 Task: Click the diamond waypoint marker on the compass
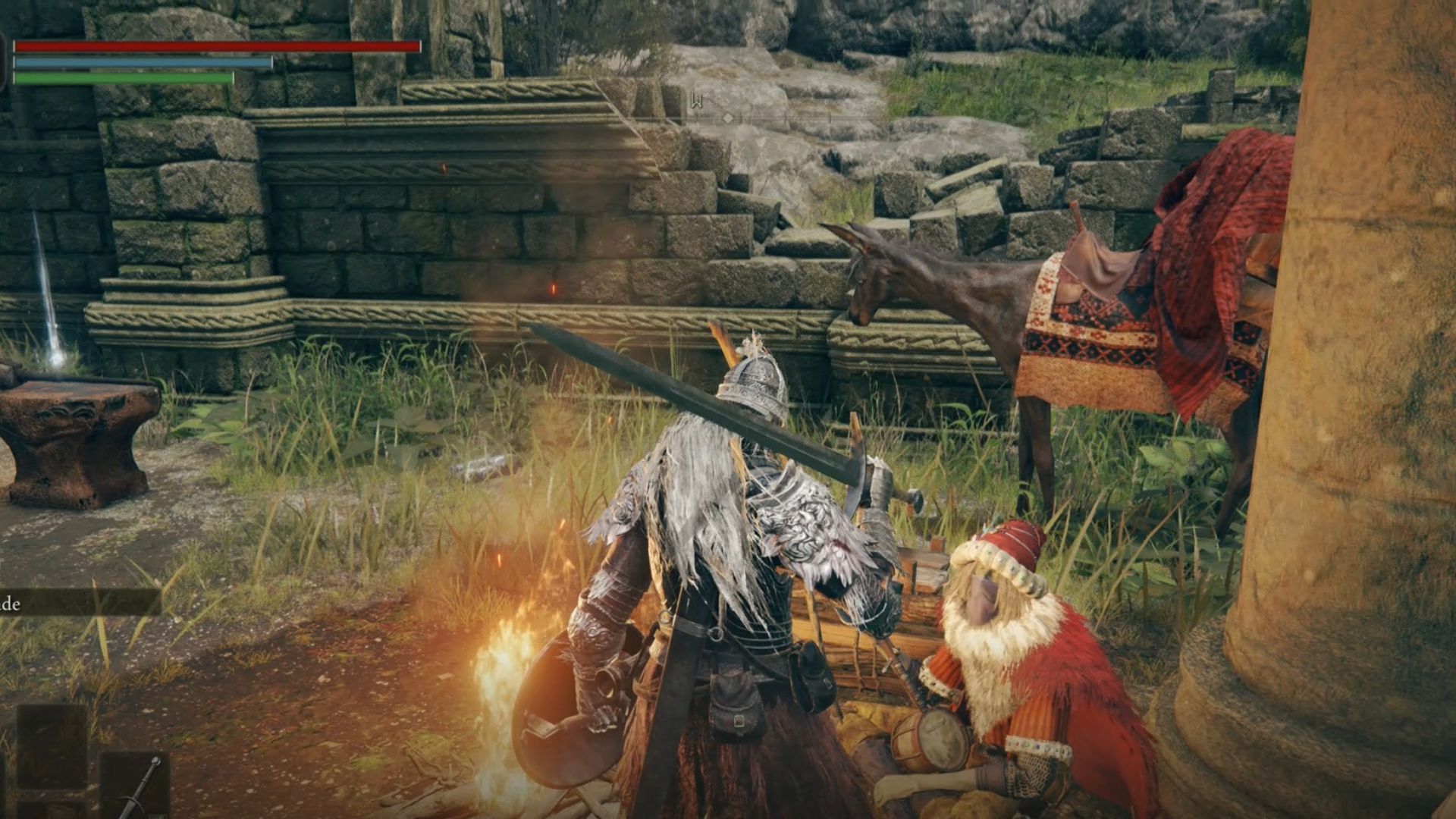728,119
